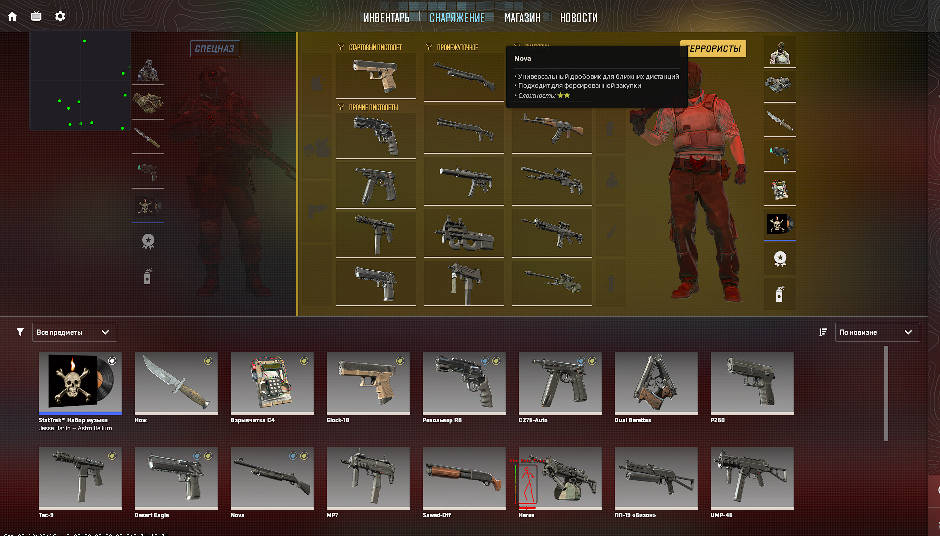This screenshot has height=536, width=940.
Task: Open the МАГАЗИН tab
Action: click(522, 18)
